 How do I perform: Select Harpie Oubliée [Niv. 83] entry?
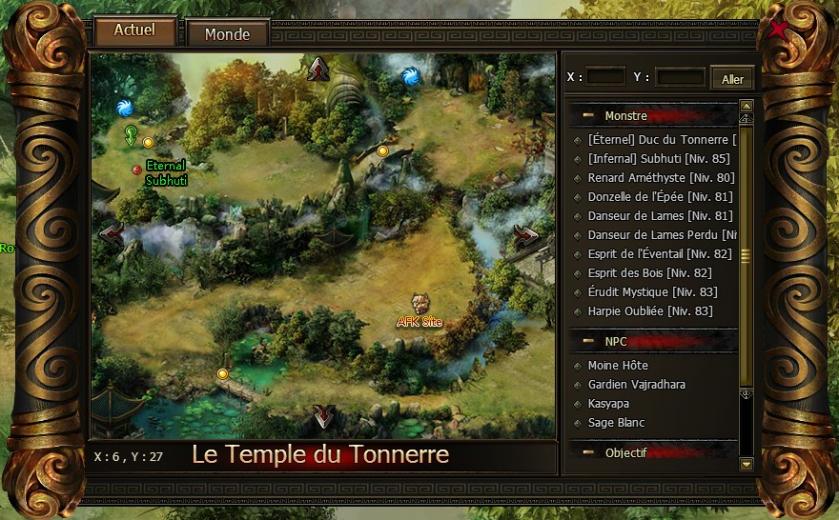[650, 311]
